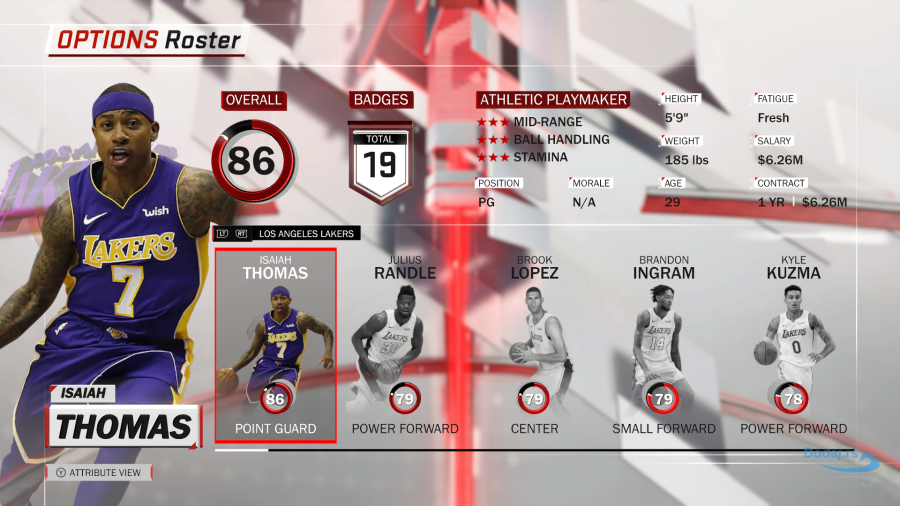
Task: Select the Isaiah Thomas player card
Action: pos(275,345)
